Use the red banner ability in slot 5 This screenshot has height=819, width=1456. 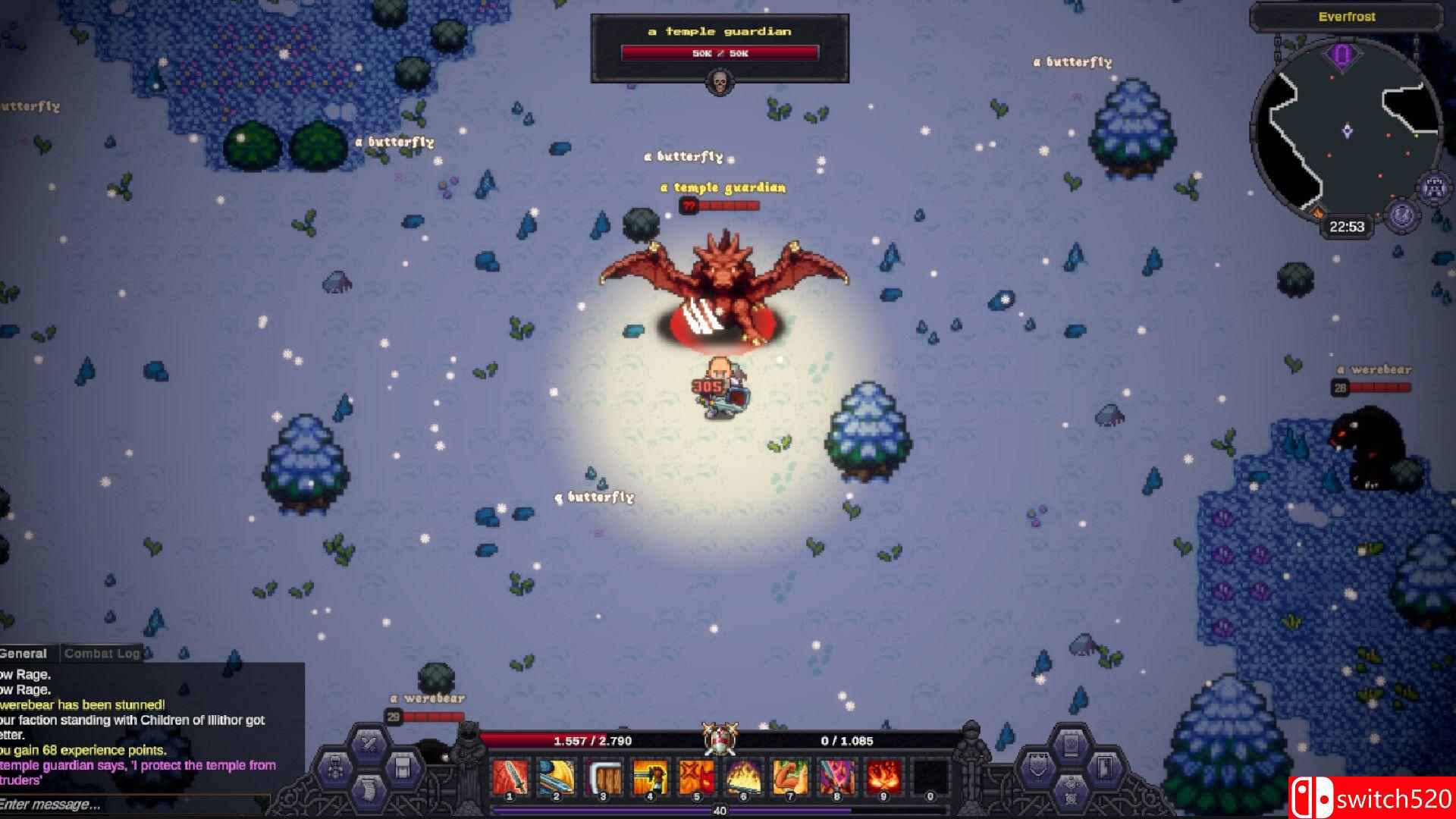point(697,777)
